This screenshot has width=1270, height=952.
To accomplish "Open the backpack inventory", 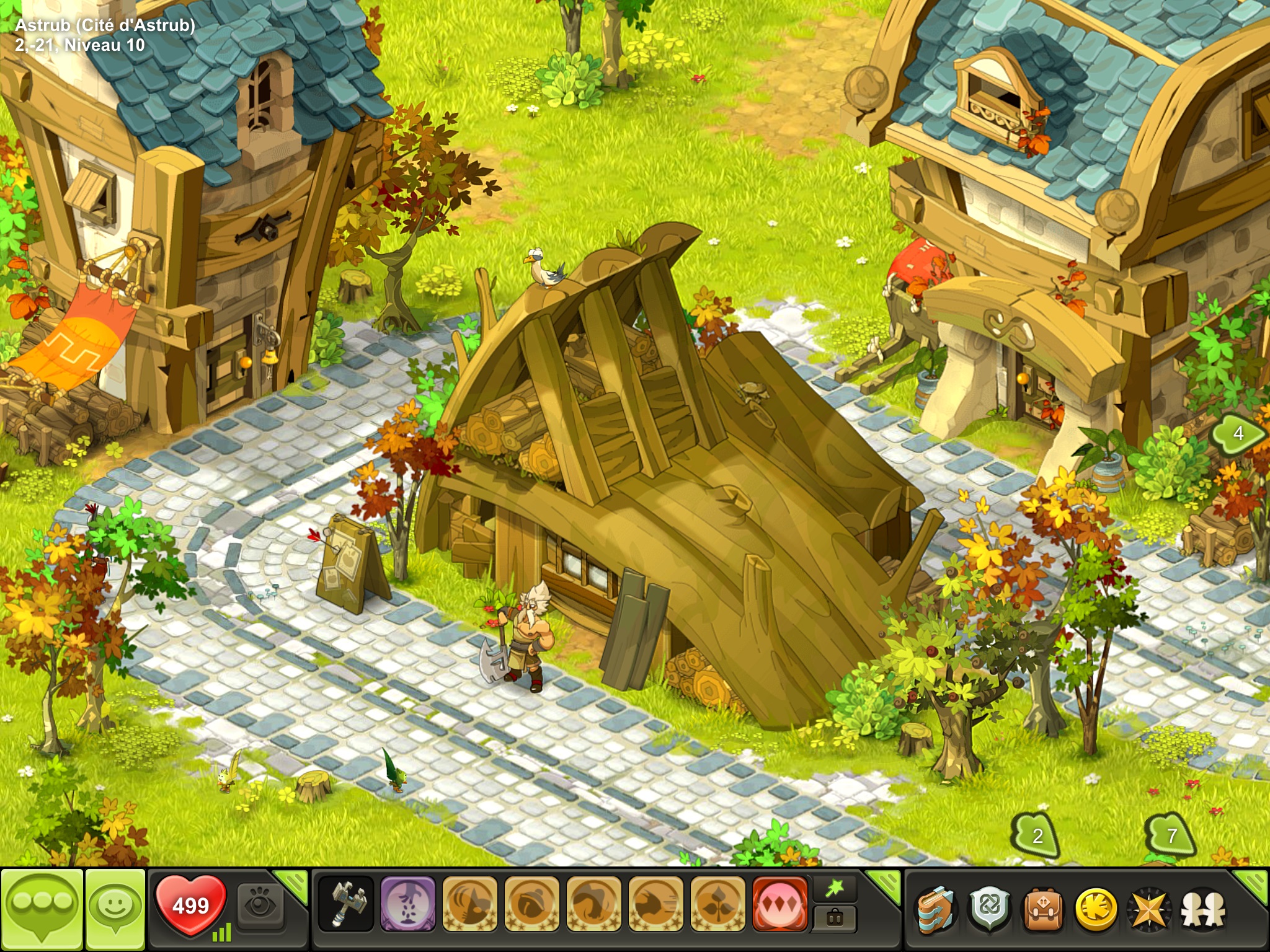I will click(x=1042, y=910).
